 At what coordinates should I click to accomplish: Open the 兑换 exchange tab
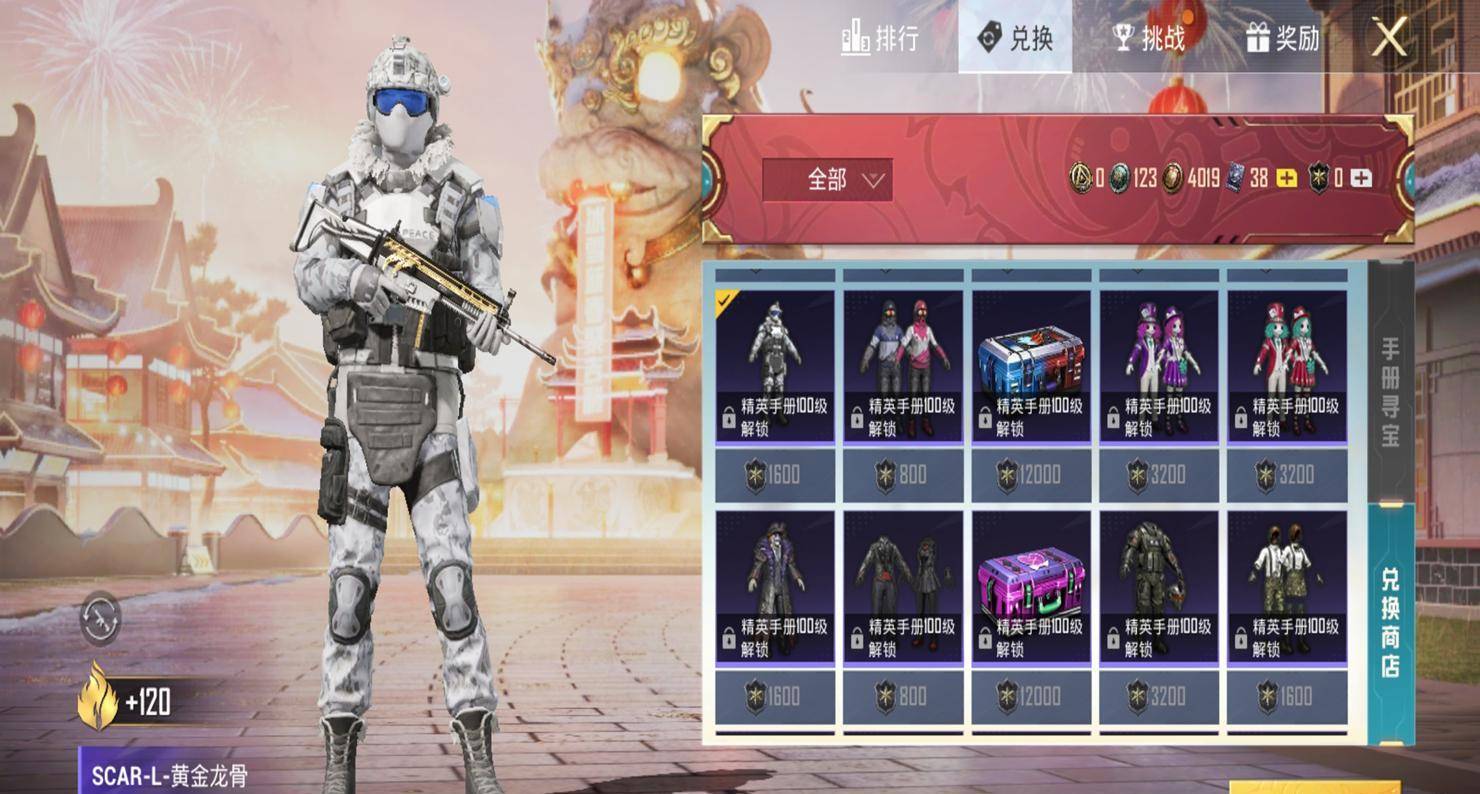pos(1014,38)
